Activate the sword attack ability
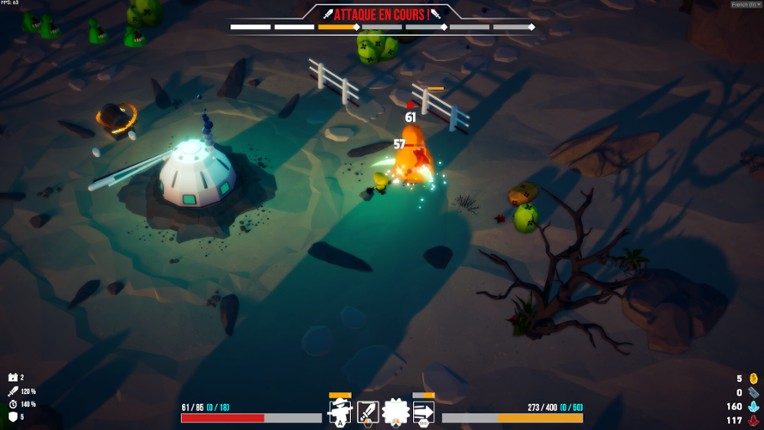The height and width of the screenshot is (430, 764). click(x=368, y=412)
